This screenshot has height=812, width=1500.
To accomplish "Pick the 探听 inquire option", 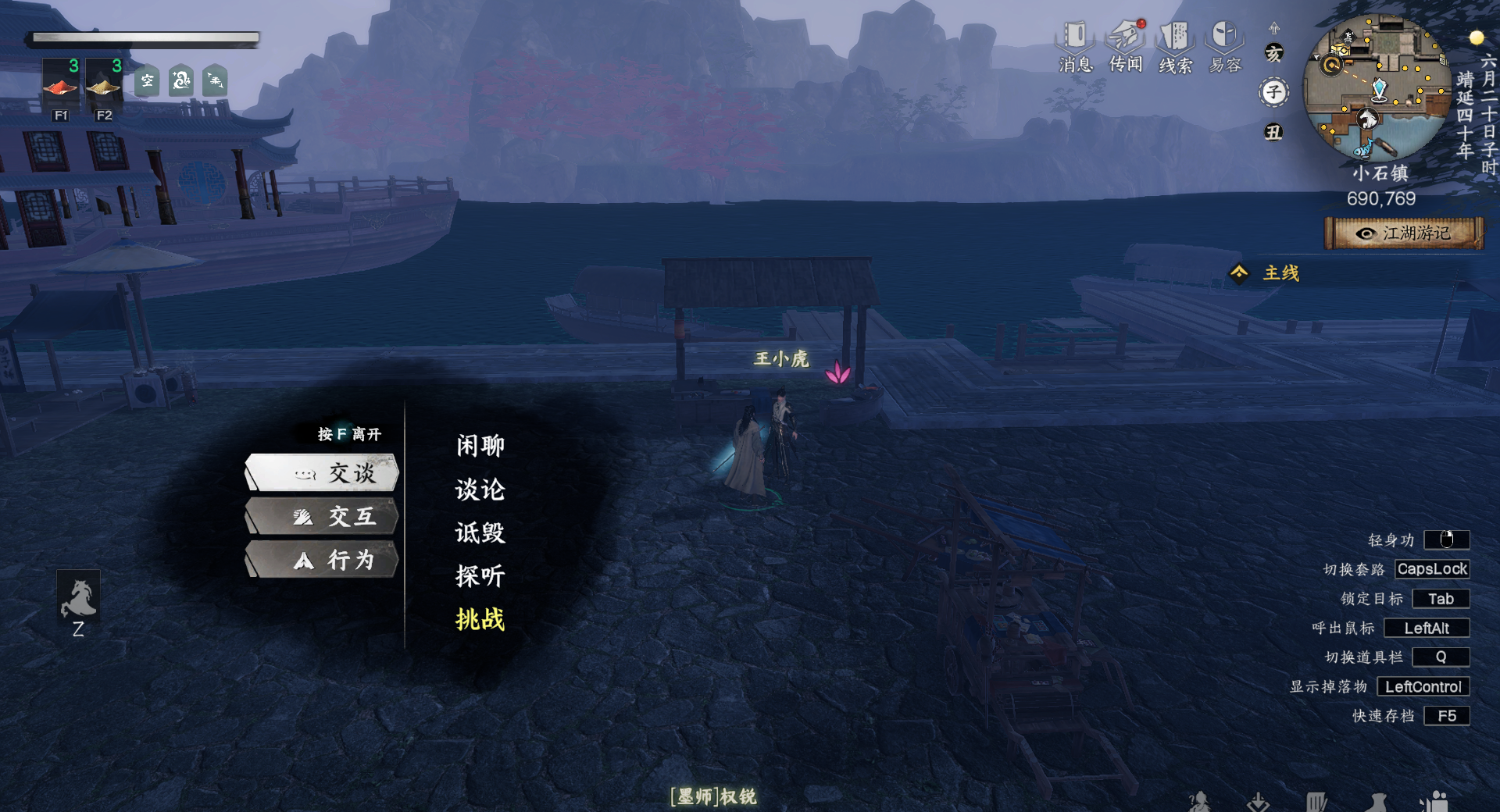I will click(480, 576).
